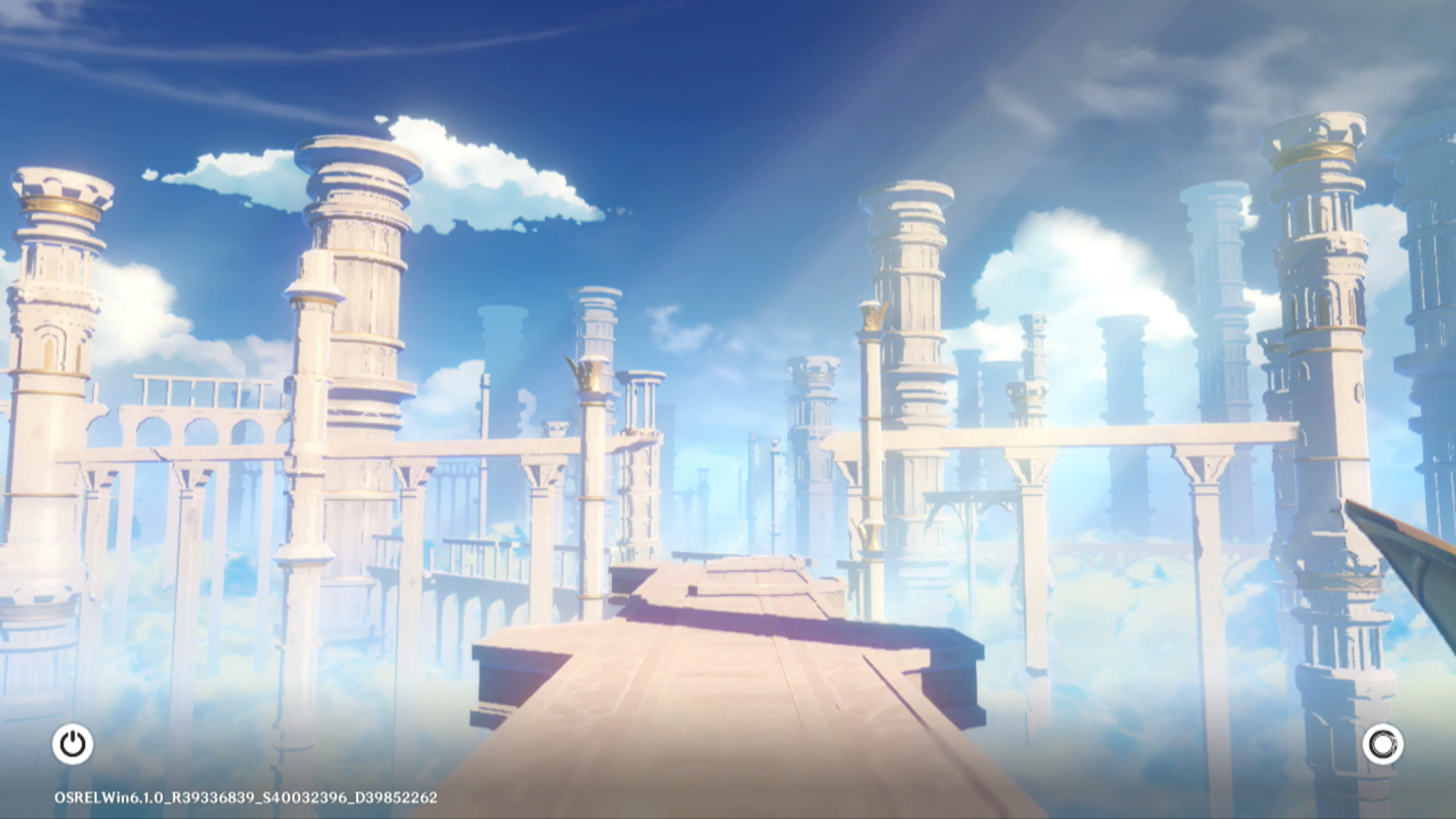Open the circular loading ring icon

[x=1382, y=744]
